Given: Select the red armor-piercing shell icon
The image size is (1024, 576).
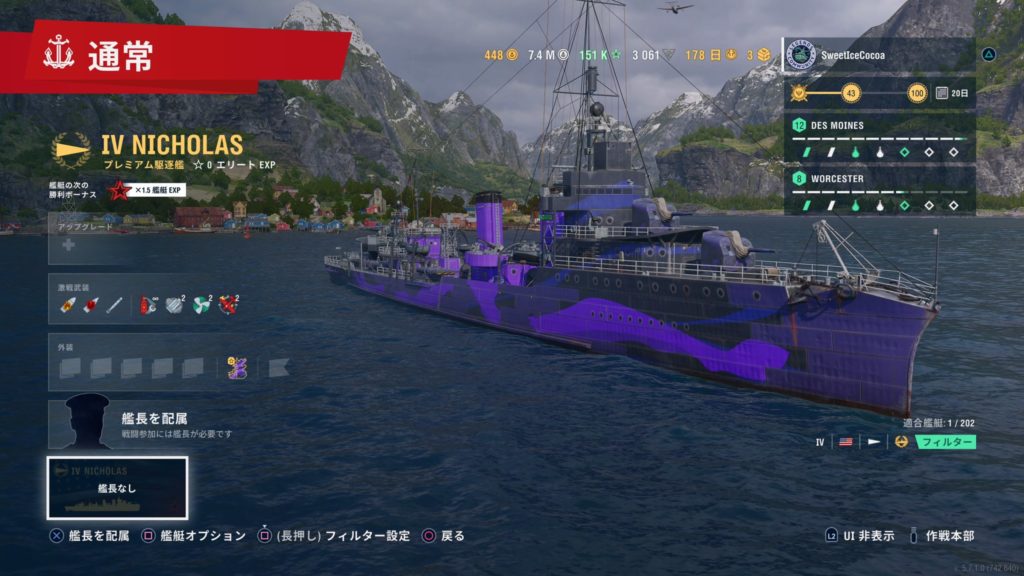Looking at the screenshot, I should (x=90, y=305).
